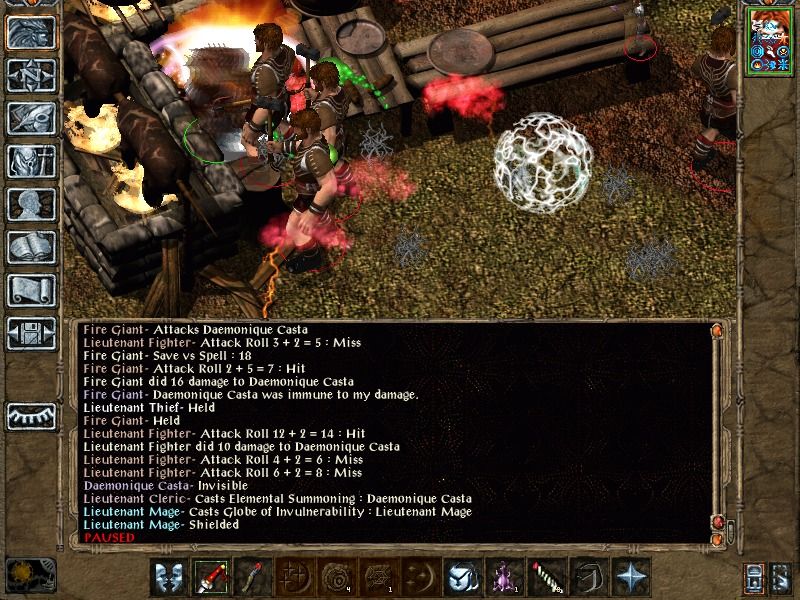Open the floppy disk options menu
Viewport: 800px width, 600px height.
pyautogui.click(x=31, y=333)
